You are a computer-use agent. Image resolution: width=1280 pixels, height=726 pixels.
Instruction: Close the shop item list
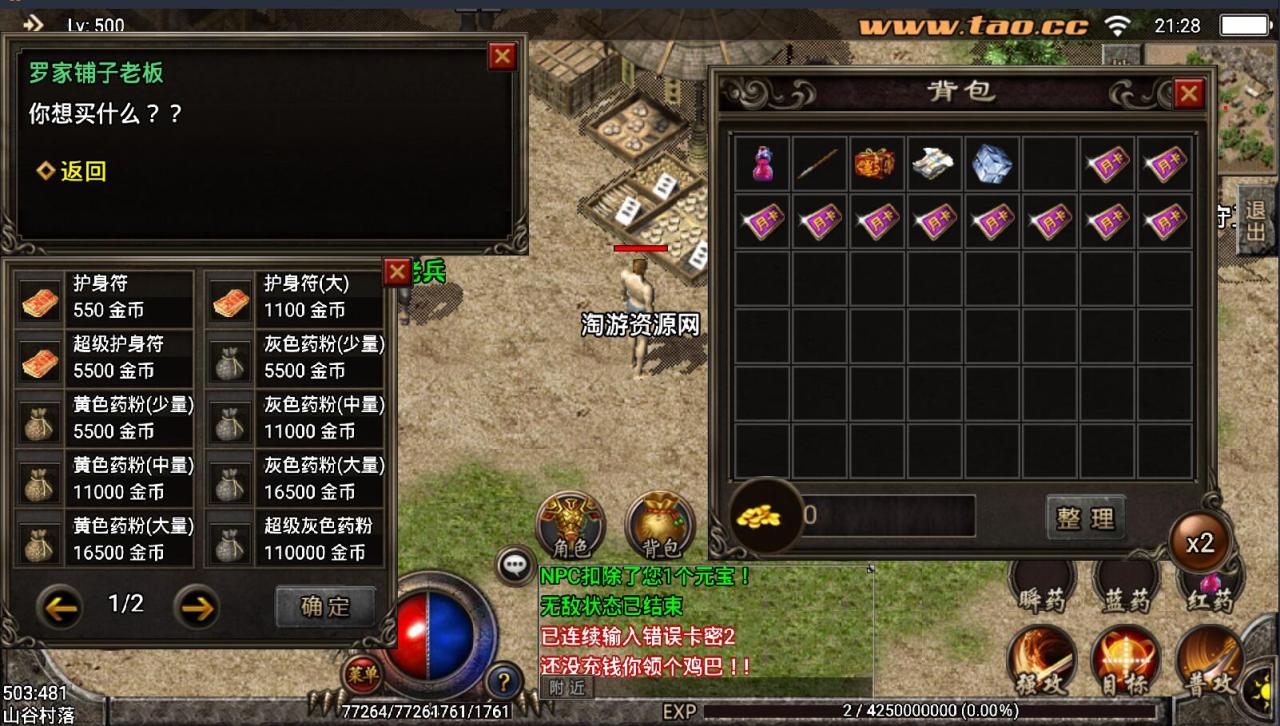(397, 271)
